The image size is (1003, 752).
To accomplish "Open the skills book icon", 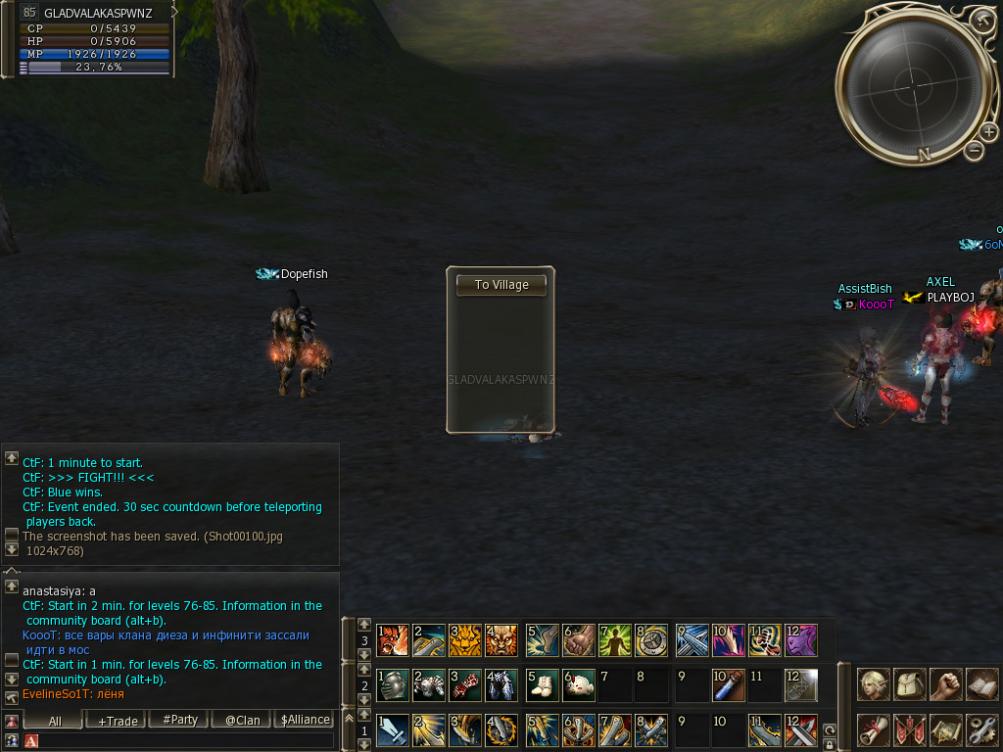I will click(981, 685).
